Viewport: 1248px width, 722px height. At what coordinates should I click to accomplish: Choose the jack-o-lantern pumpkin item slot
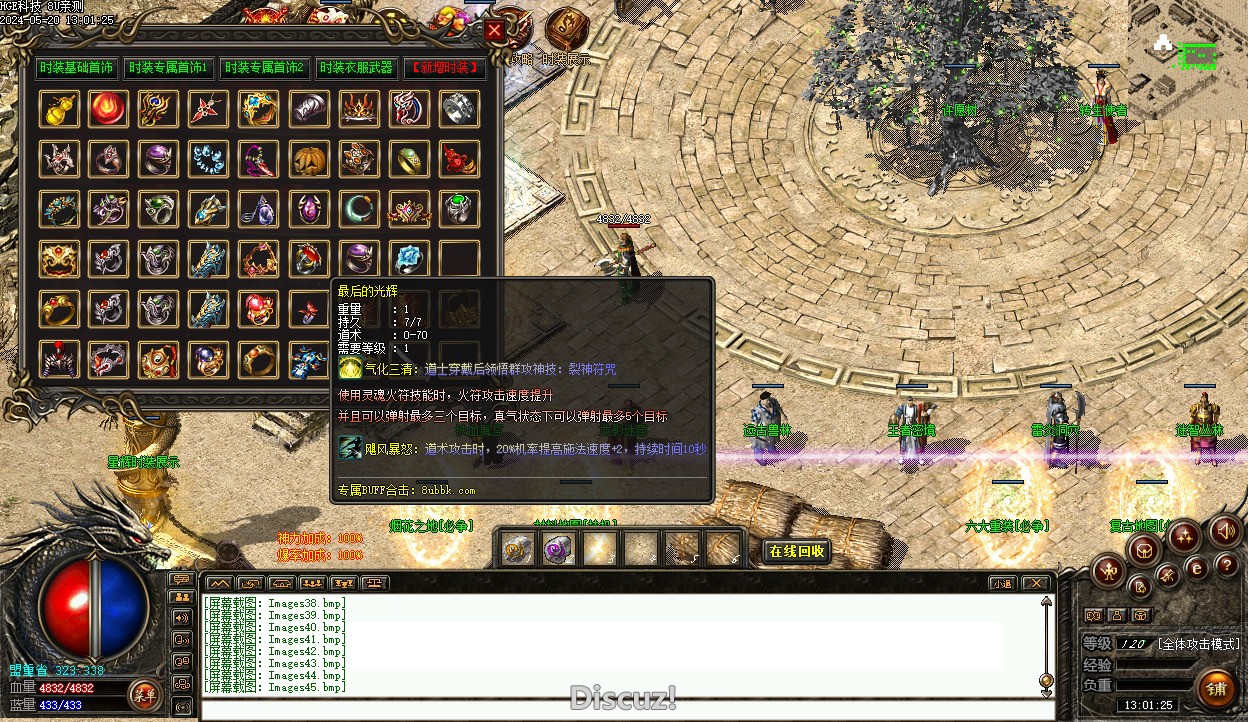click(x=309, y=159)
